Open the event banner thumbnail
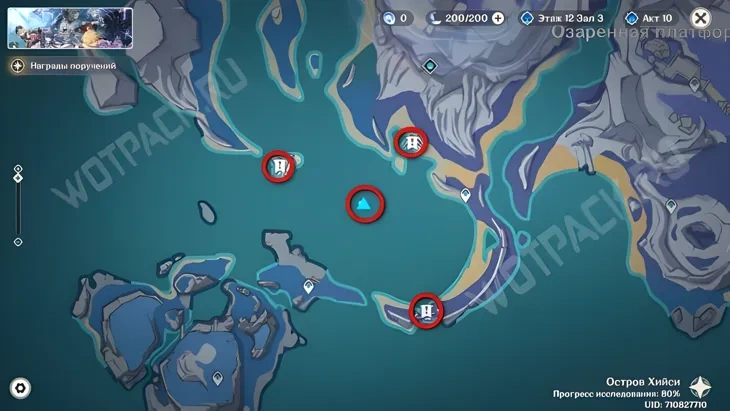The image size is (730, 411). pos(70,28)
